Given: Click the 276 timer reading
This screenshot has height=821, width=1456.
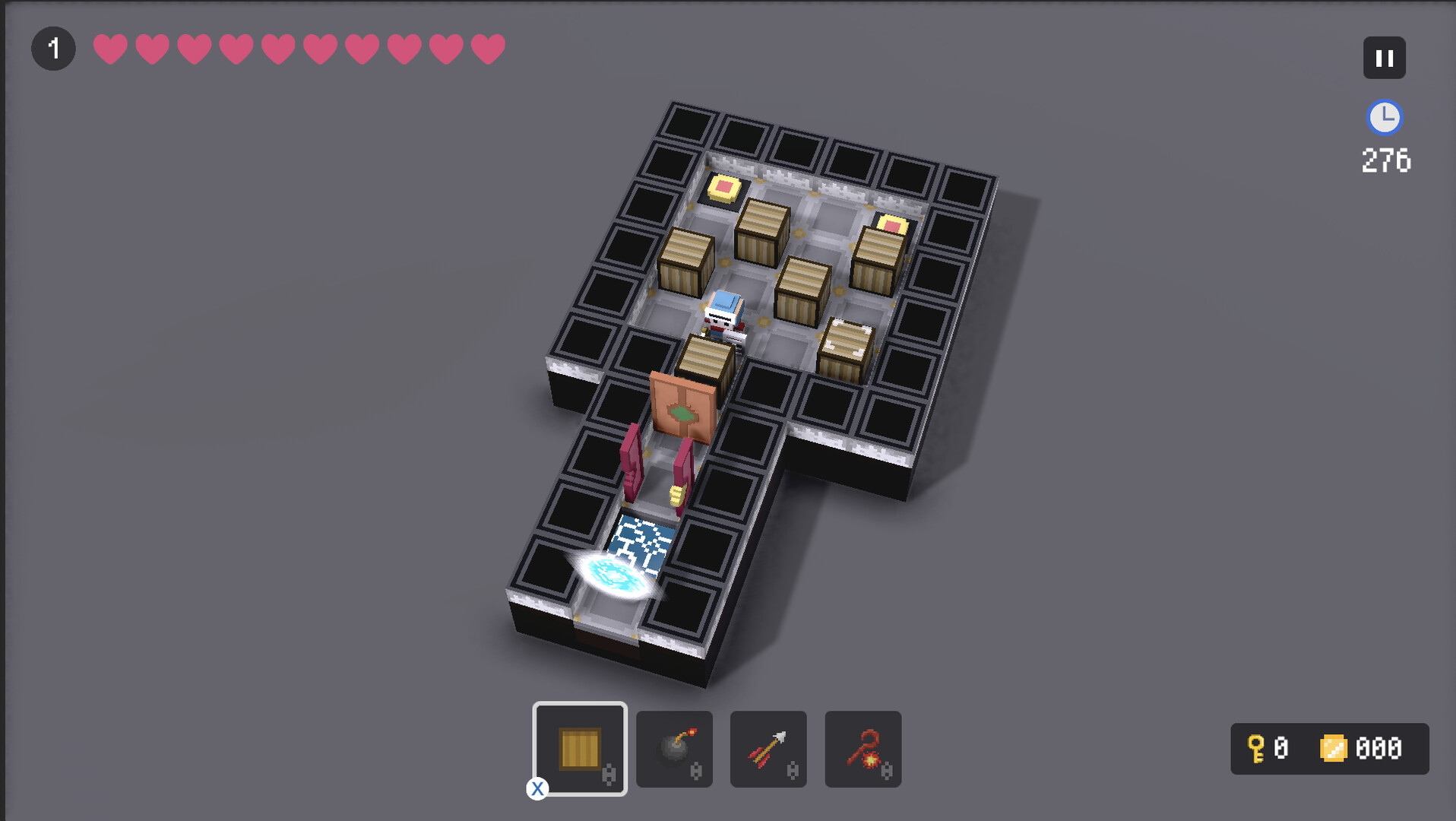Looking at the screenshot, I should click(1385, 160).
